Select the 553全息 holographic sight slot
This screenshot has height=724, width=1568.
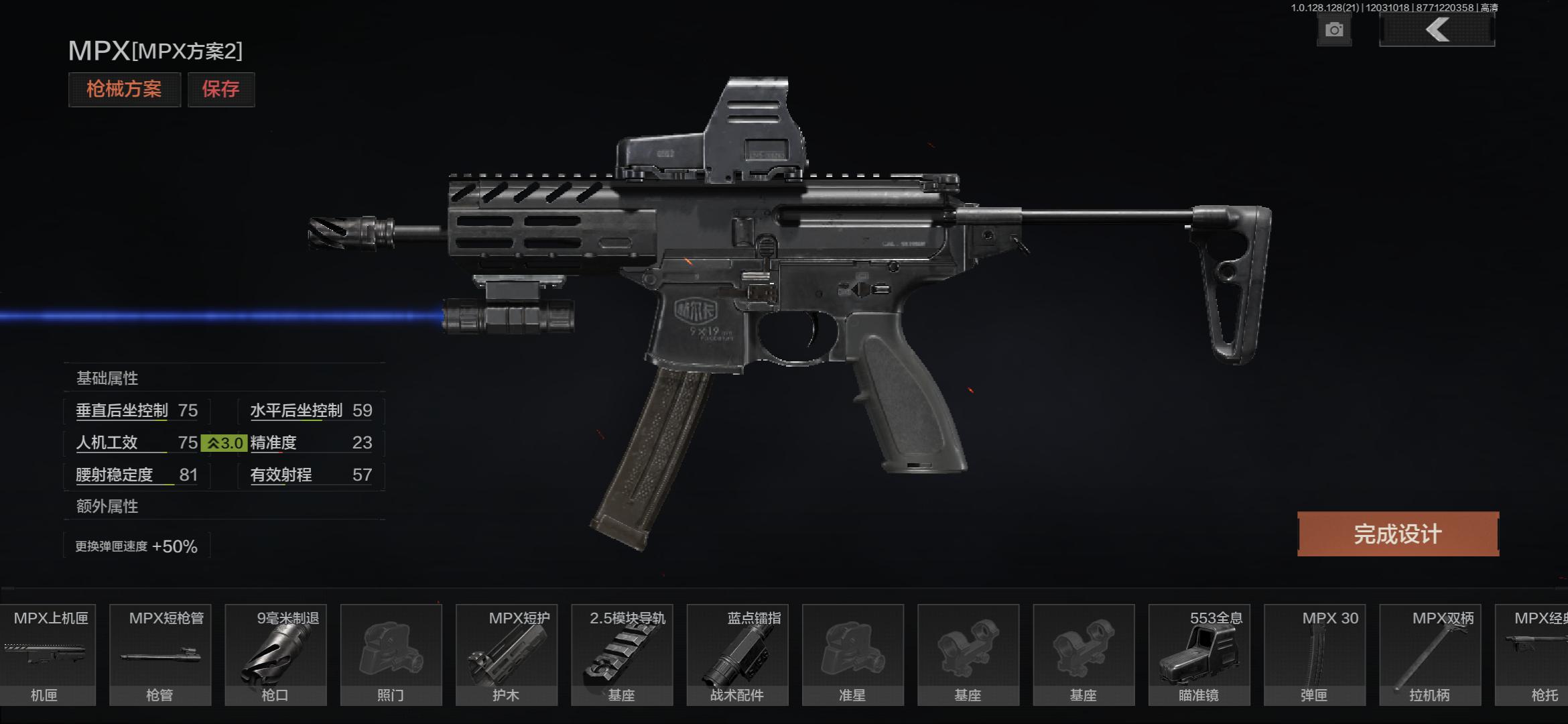[x=1199, y=655]
